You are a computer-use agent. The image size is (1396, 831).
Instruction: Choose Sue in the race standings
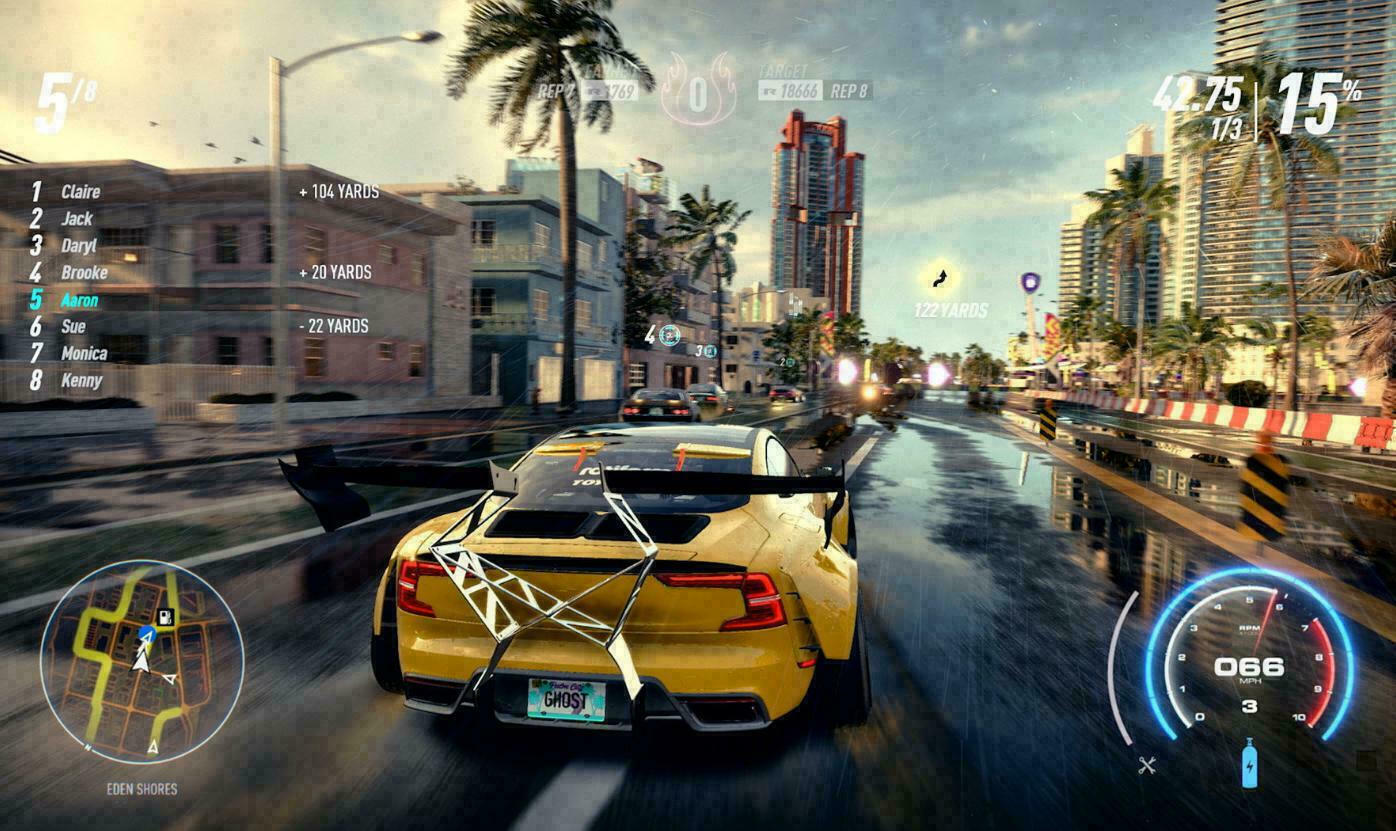[73, 326]
